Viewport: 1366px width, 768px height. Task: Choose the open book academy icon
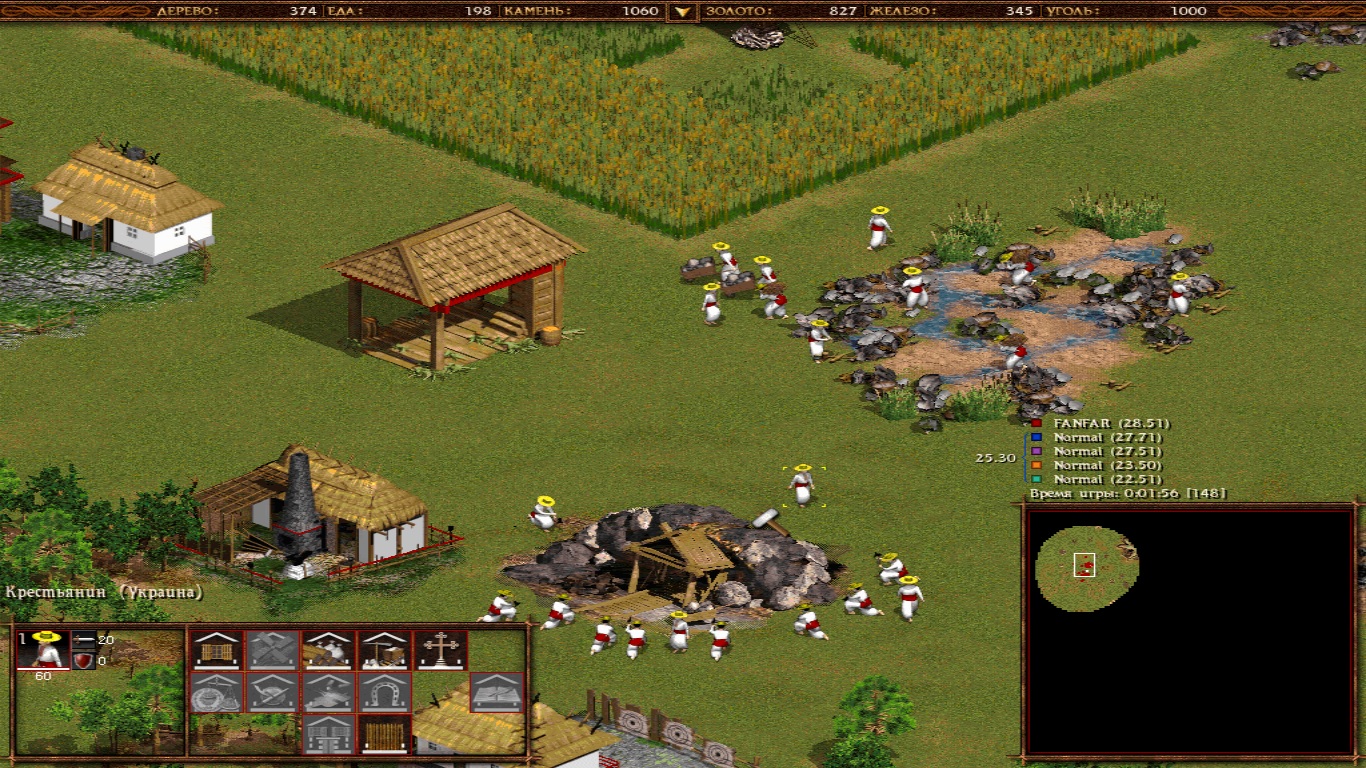point(497,692)
